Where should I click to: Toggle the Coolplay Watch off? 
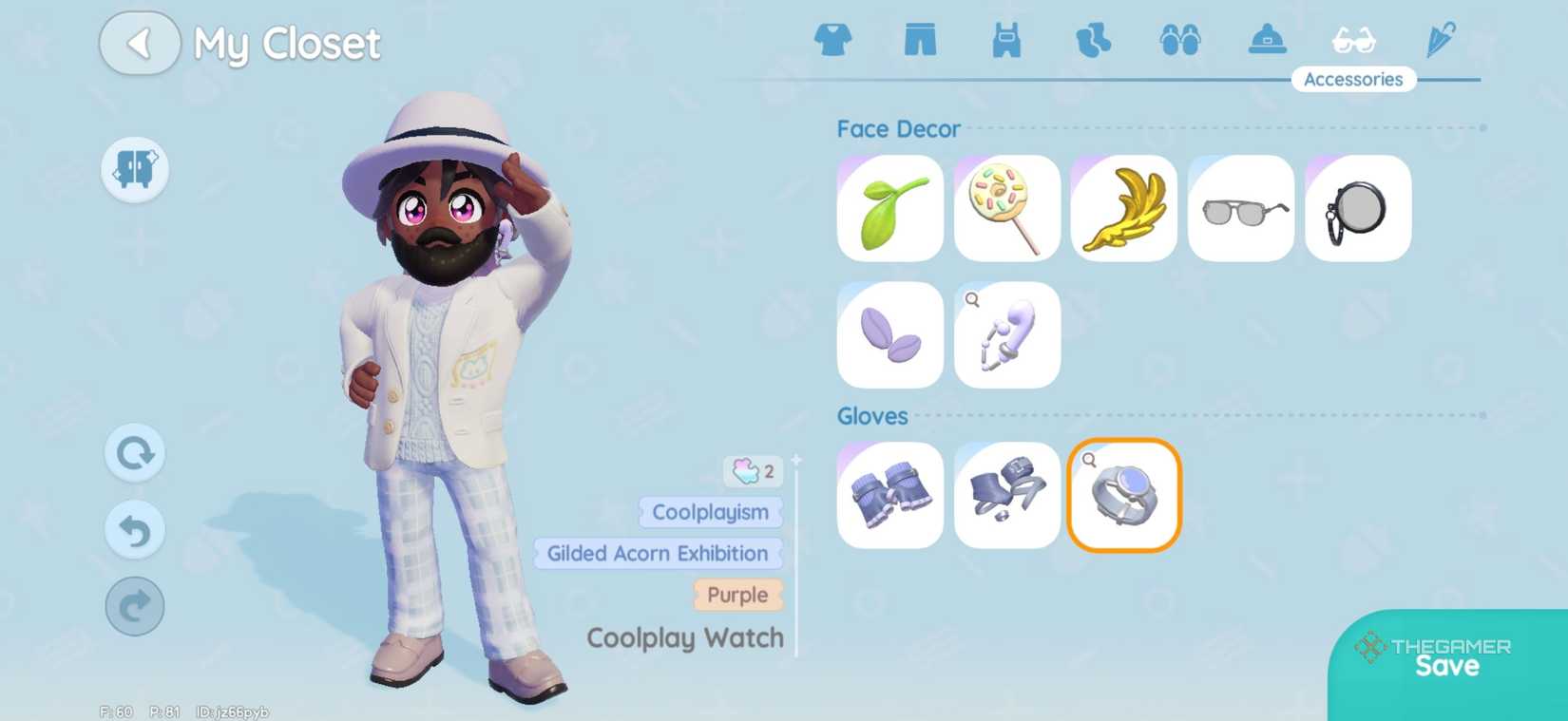[x=1123, y=495]
